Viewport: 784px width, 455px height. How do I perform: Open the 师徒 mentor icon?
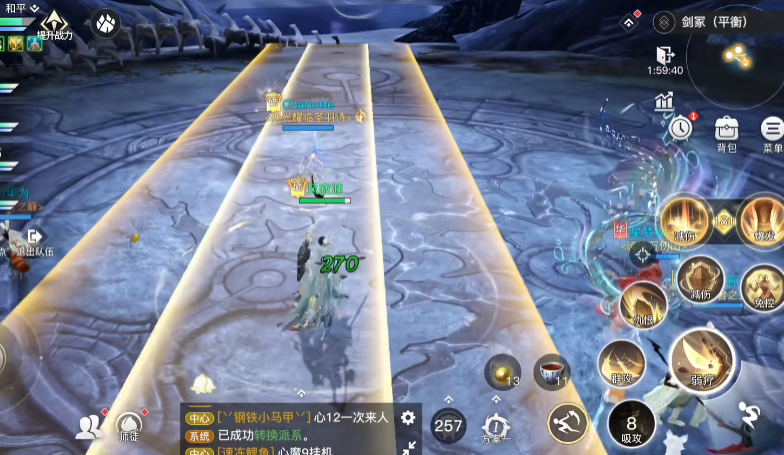[129, 427]
